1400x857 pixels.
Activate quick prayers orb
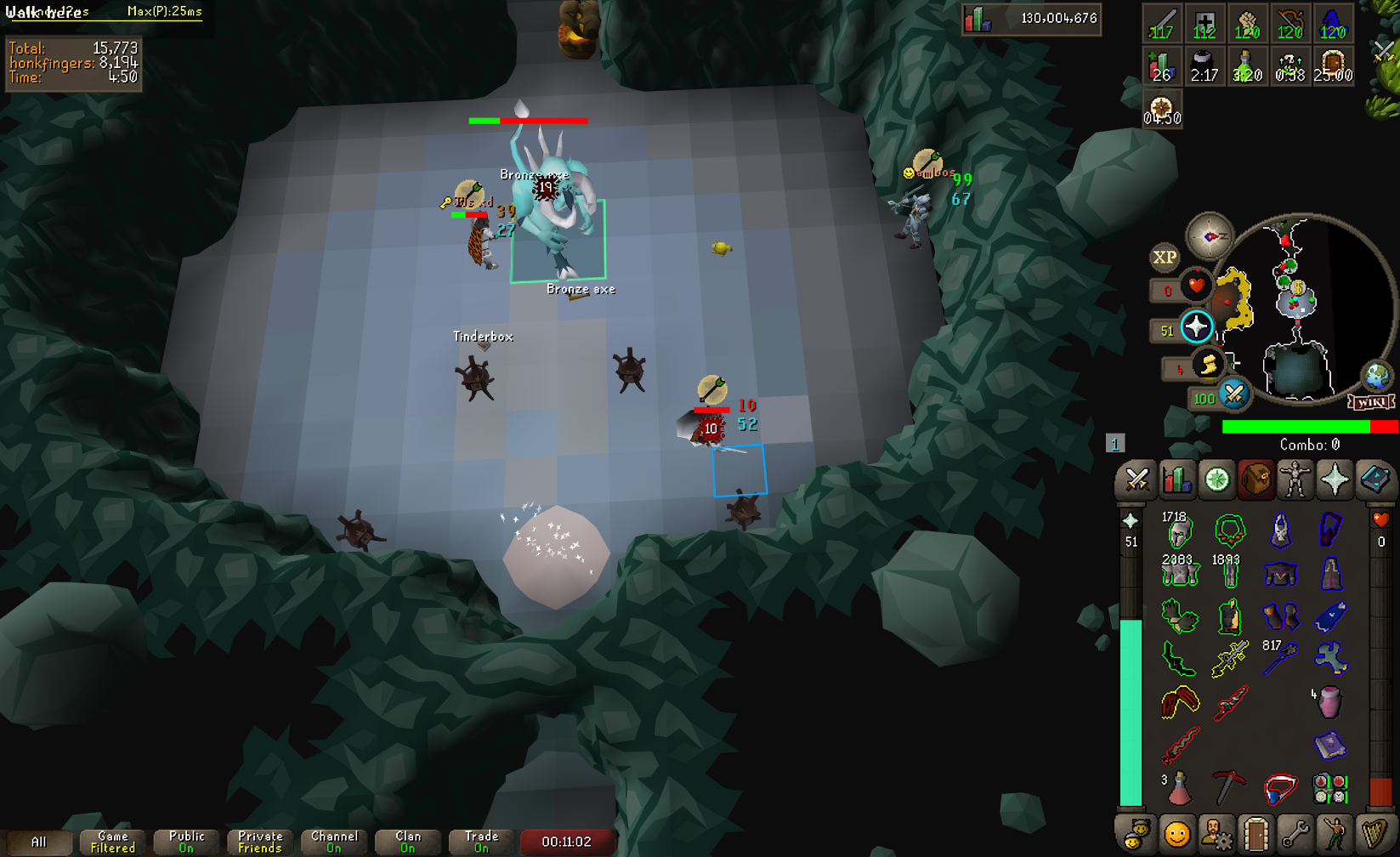click(1196, 326)
